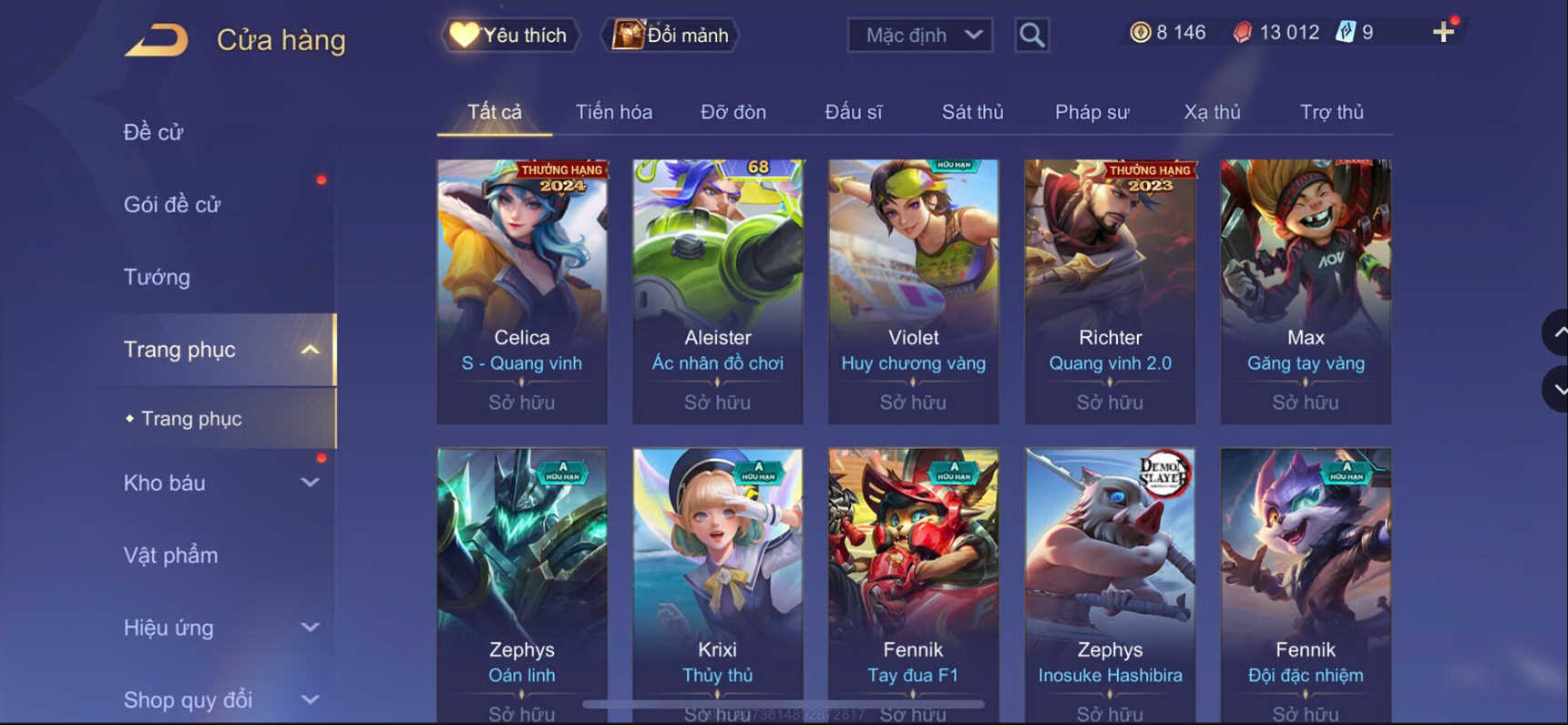
Task: Click the plus icon to add currency
Action: 1442,31
